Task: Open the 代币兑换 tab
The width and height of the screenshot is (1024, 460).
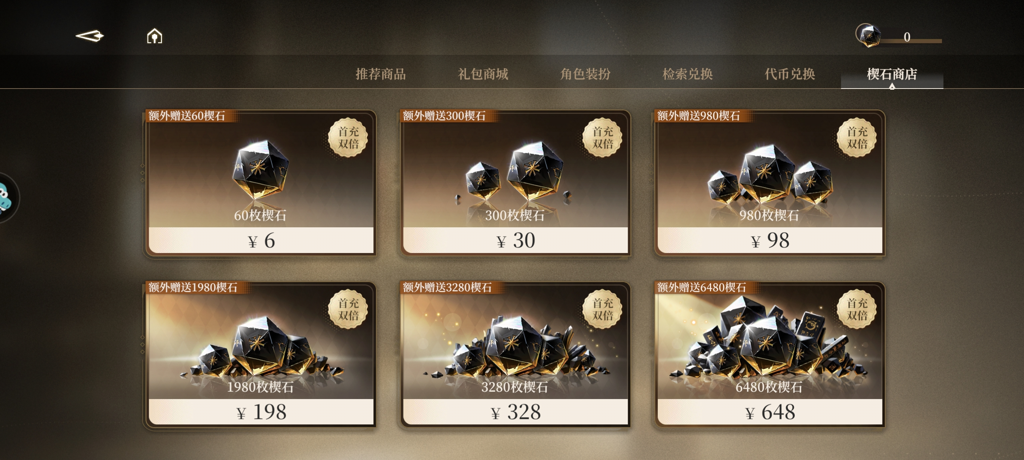Action: click(790, 74)
